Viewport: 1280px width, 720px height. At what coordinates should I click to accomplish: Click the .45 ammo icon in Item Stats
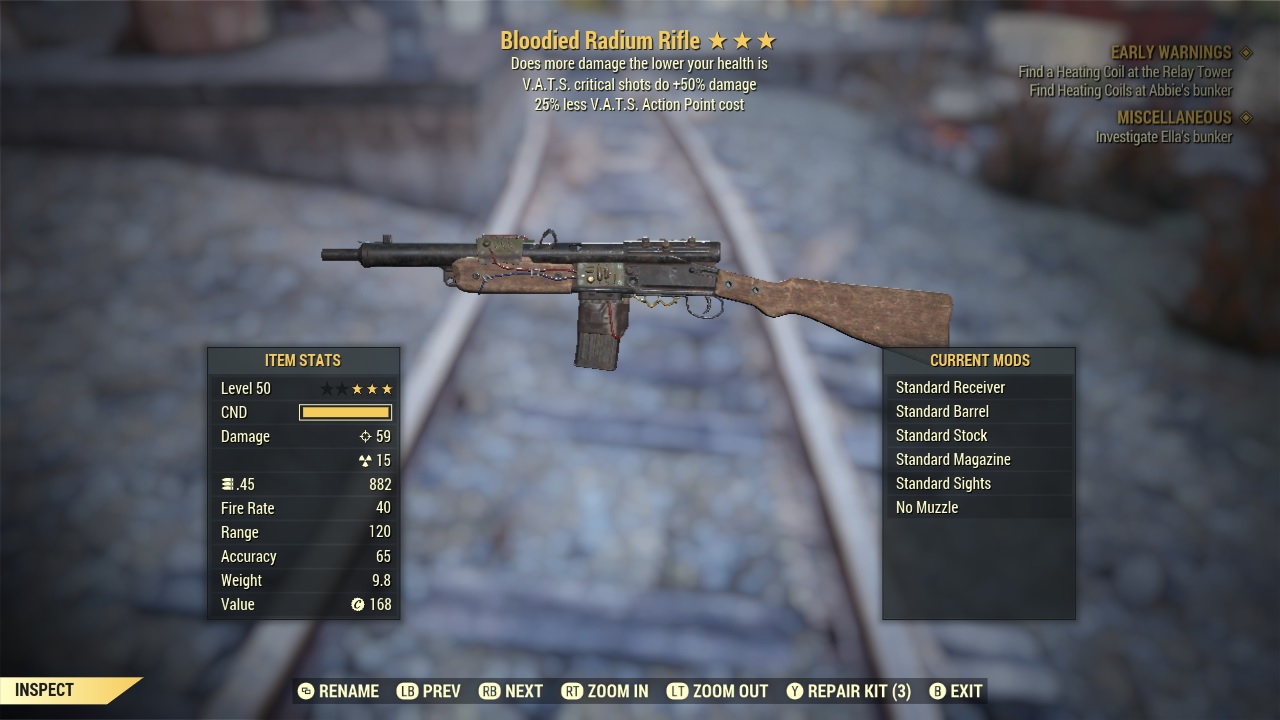coord(227,484)
